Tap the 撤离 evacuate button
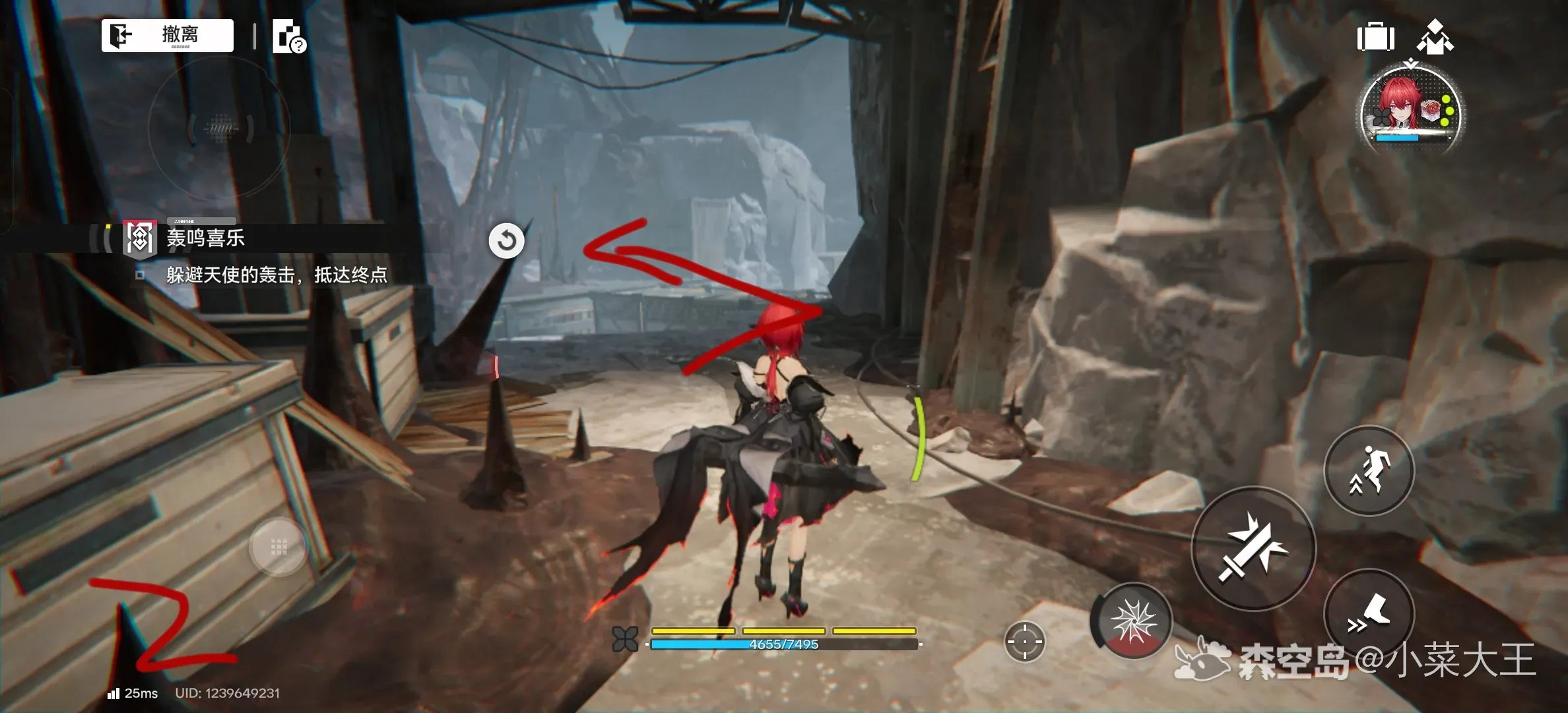 pyautogui.click(x=167, y=35)
